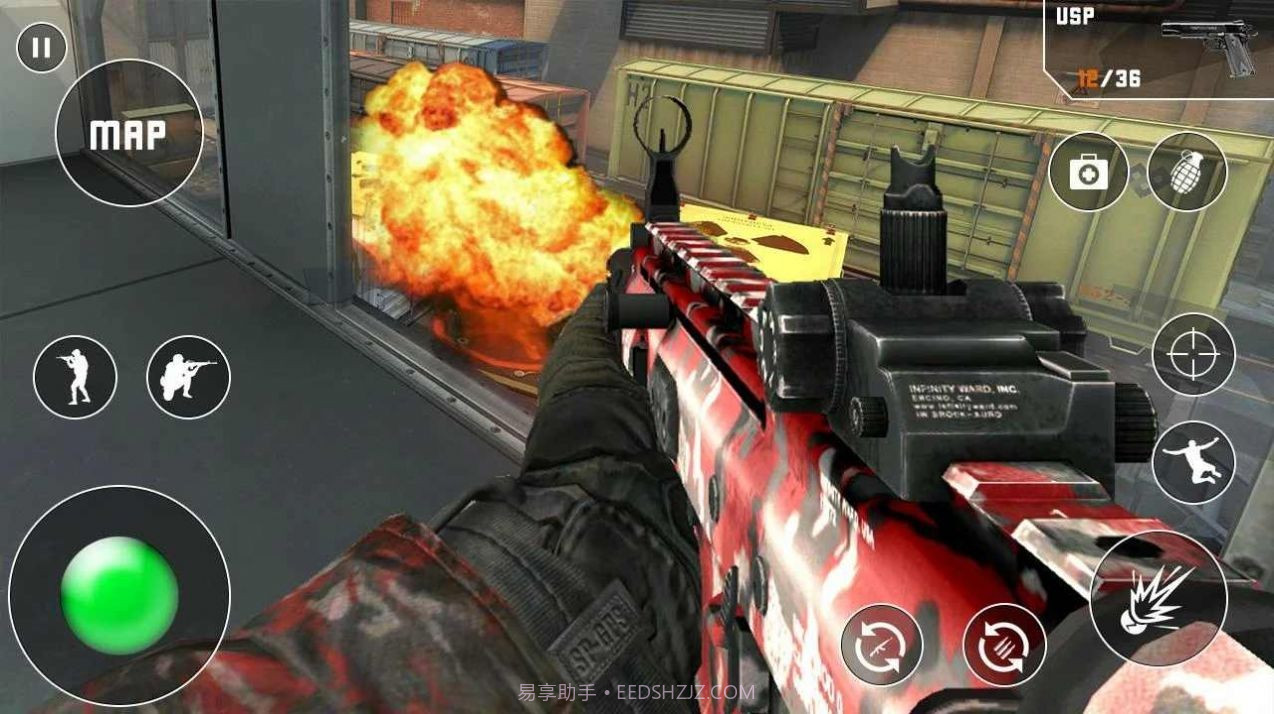This screenshot has width=1274, height=714.
Task: Jump using the leaping figure button
Action: point(1194,462)
